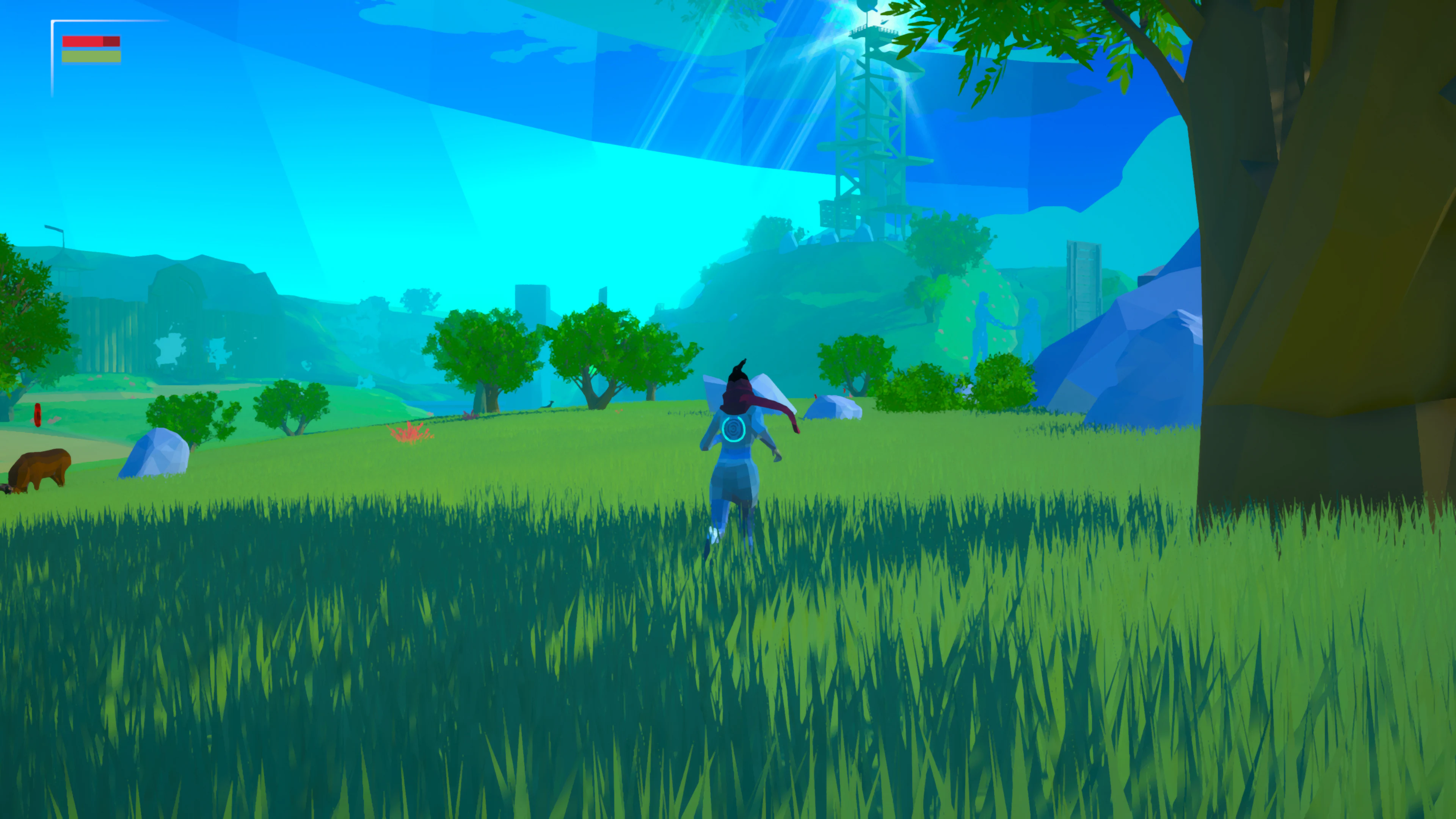Click the green stamina bar
This screenshot has height=819, width=1456.
pyautogui.click(x=91, y=56)
